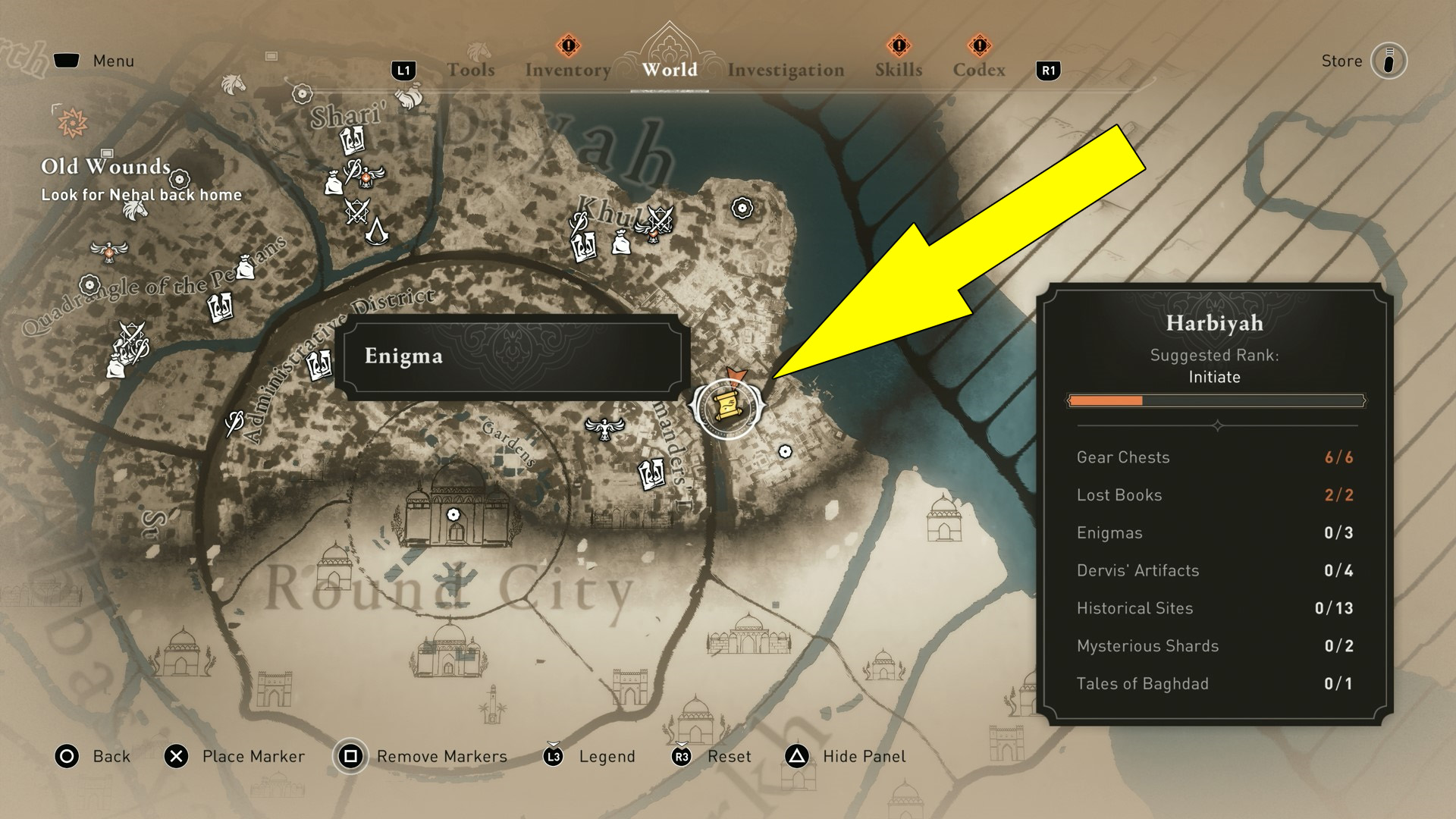Click the Store coin icon top right

tap(1388, 61)
